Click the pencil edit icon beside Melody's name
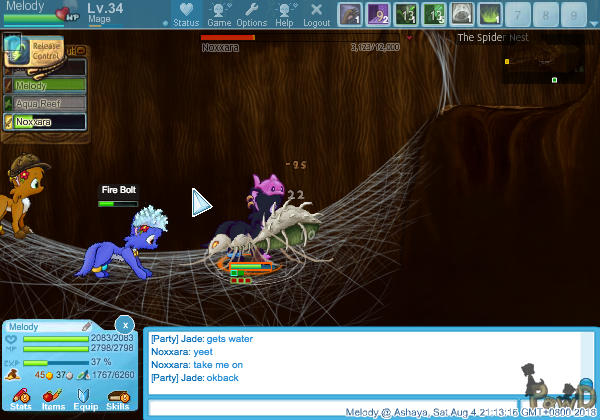The height and width of the screenshot is (420, 600). (x=86, y=326)
